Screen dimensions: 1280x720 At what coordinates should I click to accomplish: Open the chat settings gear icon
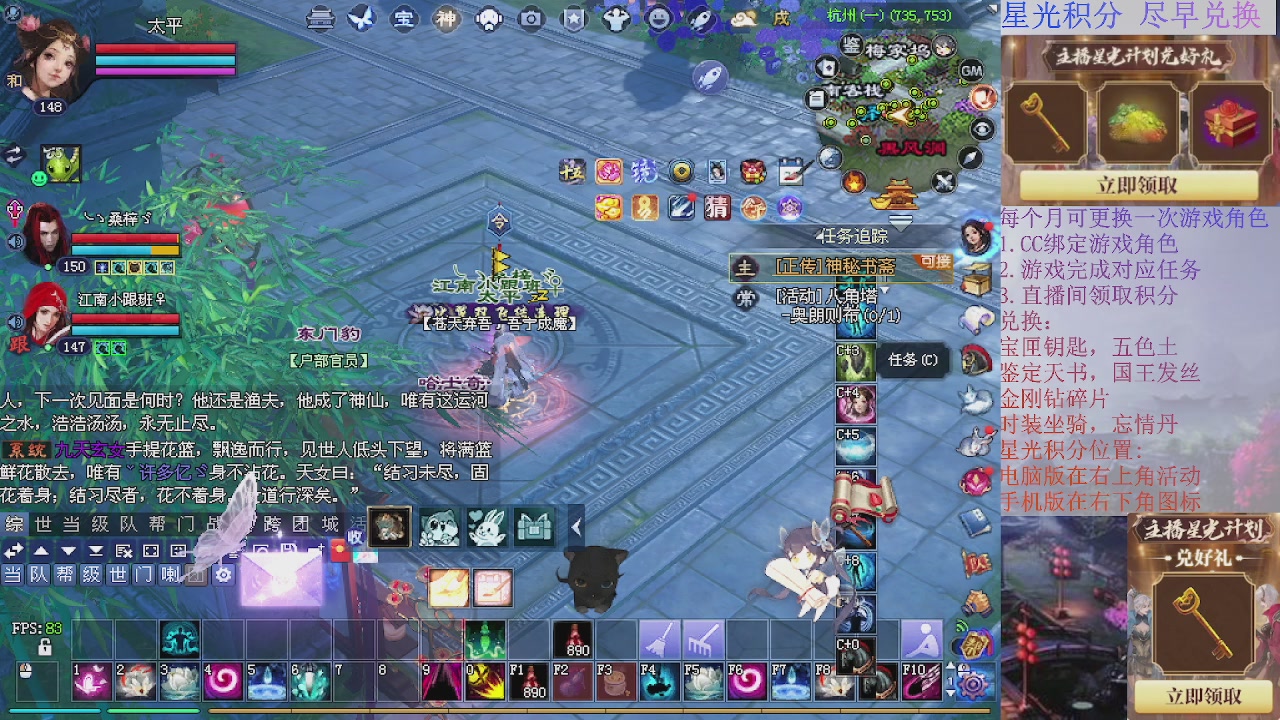223,575
